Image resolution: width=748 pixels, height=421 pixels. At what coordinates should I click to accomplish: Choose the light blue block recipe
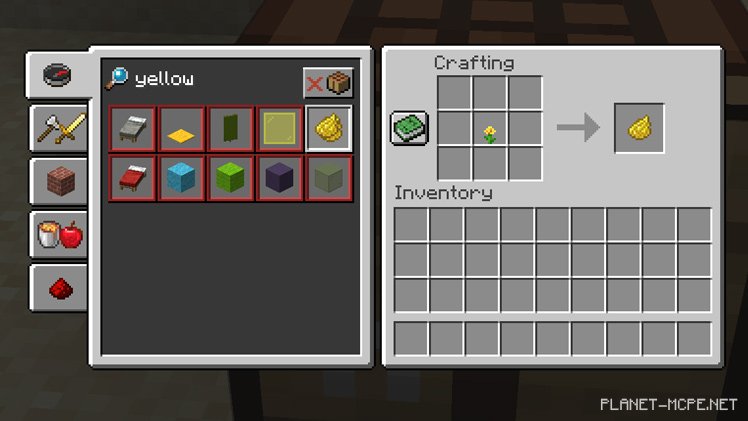(182, 178)
